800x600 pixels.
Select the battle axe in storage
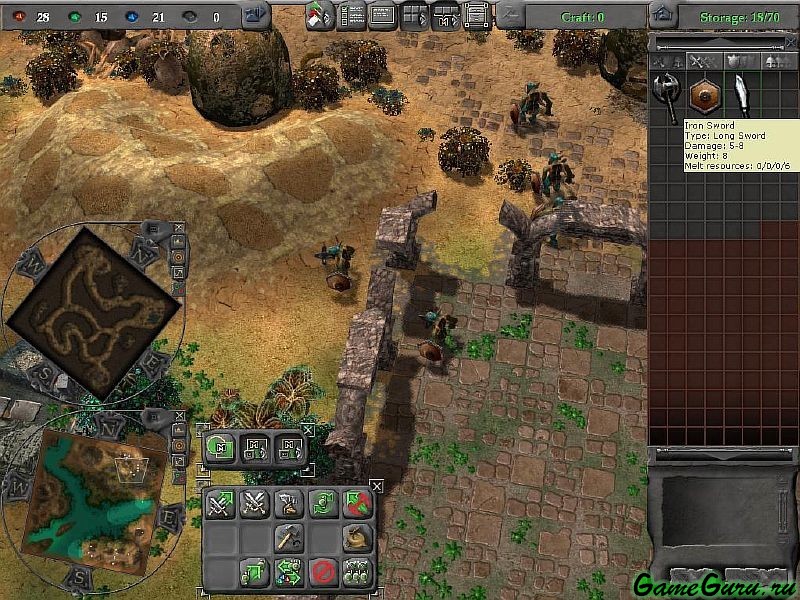(666, 96)
